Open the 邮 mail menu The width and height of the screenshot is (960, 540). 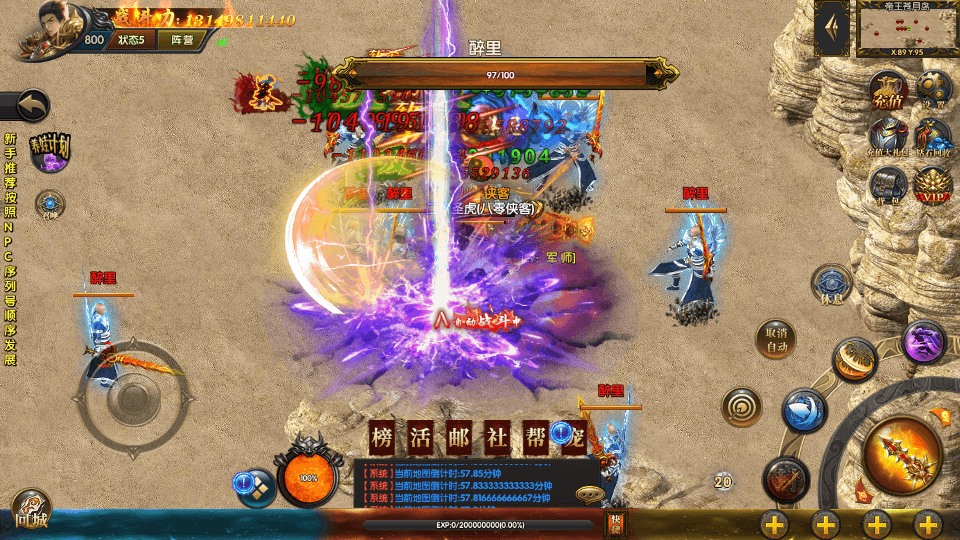(459, 436)
